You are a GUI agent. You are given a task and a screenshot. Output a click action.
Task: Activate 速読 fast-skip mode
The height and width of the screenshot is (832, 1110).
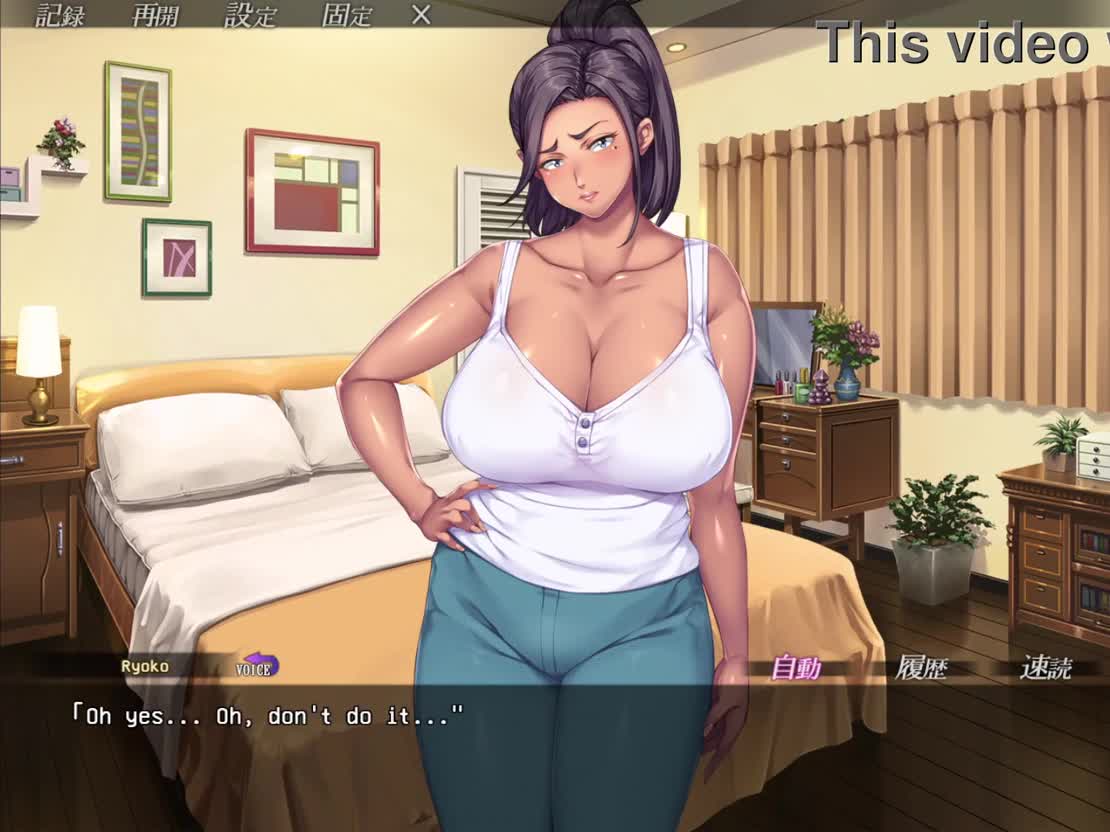1045,668
